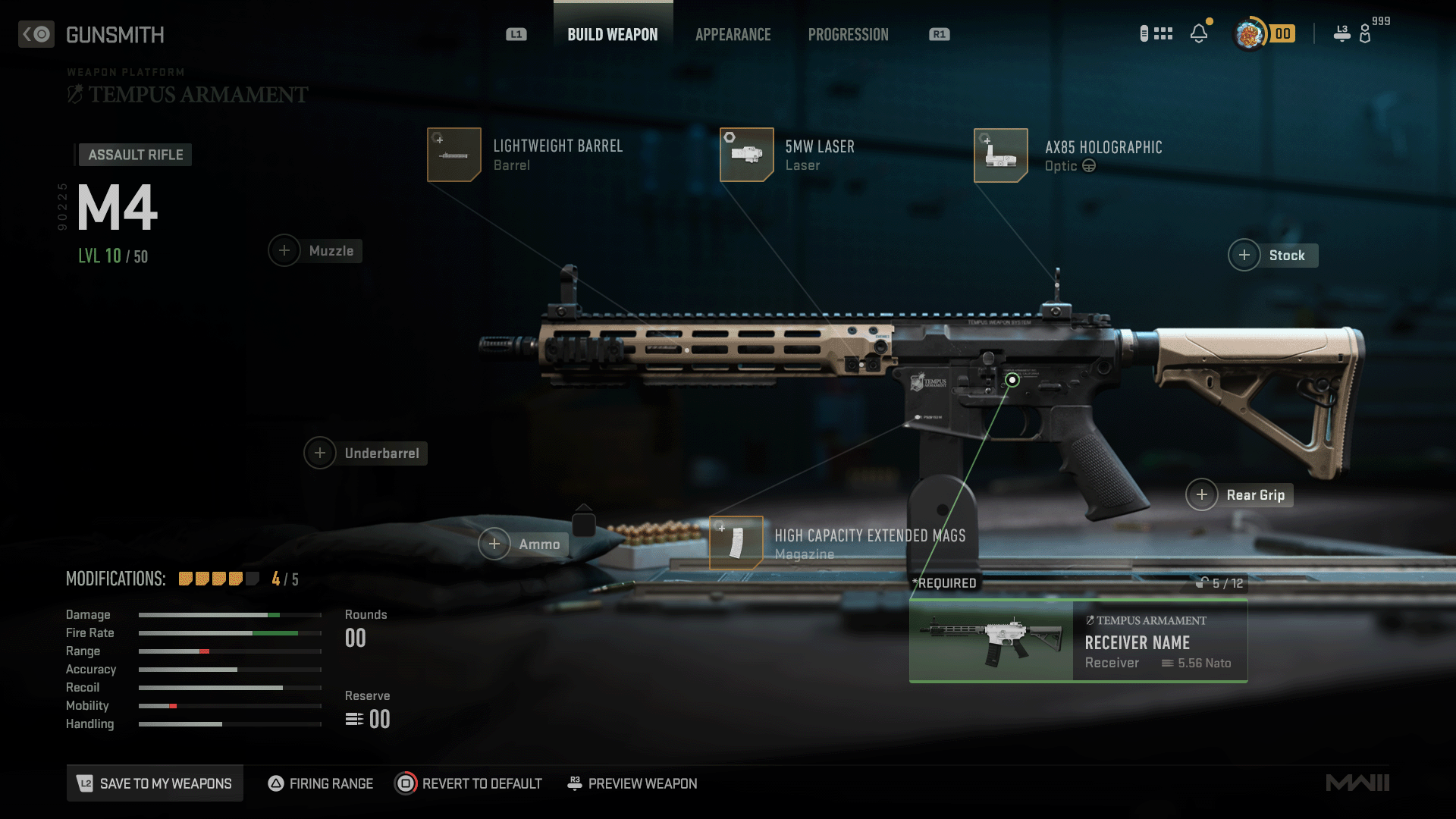Select the Build Weapon tab
Image resolution: width=1456 pixels, height=819 pixels.
613,35
